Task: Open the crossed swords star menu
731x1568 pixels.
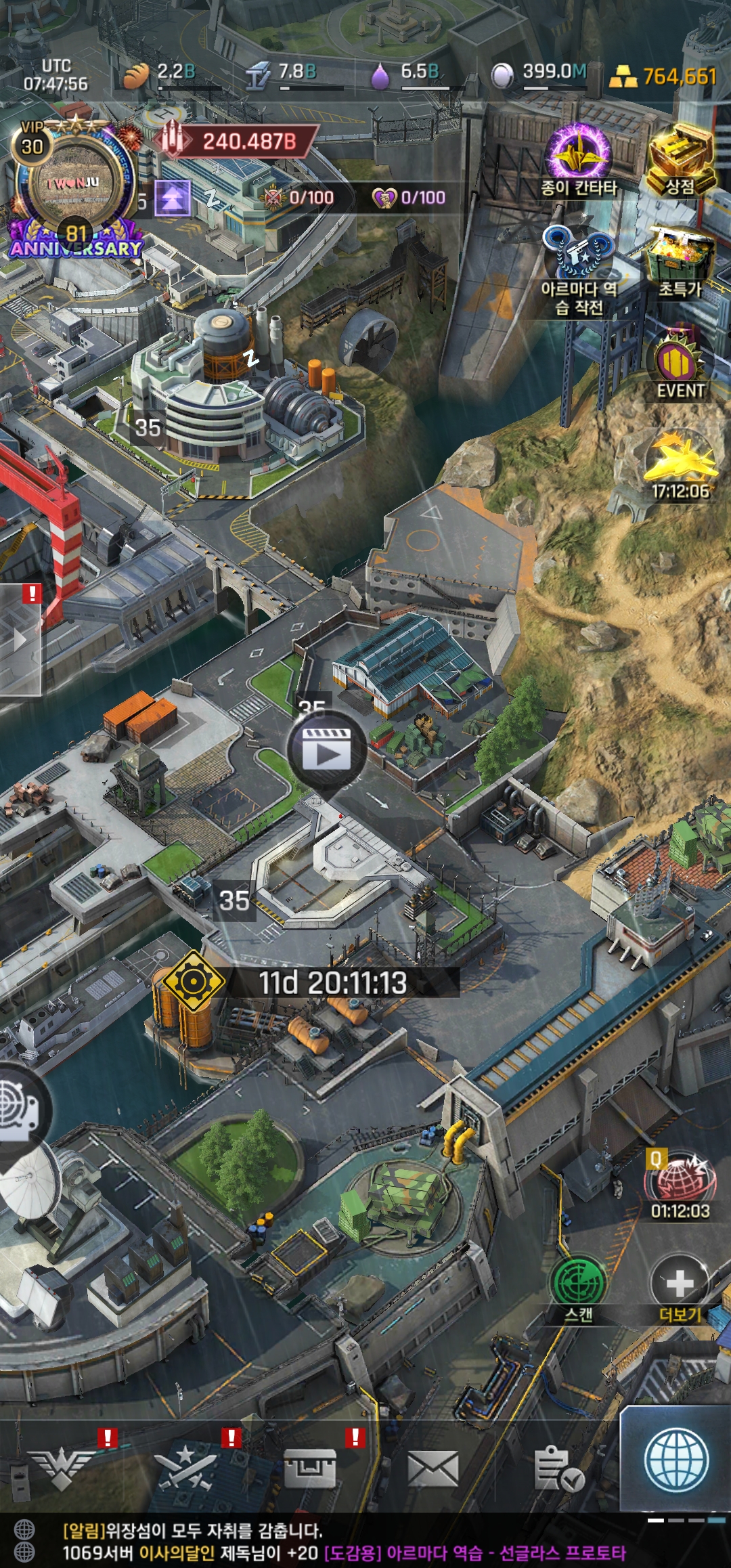Action: [185, 1469]
